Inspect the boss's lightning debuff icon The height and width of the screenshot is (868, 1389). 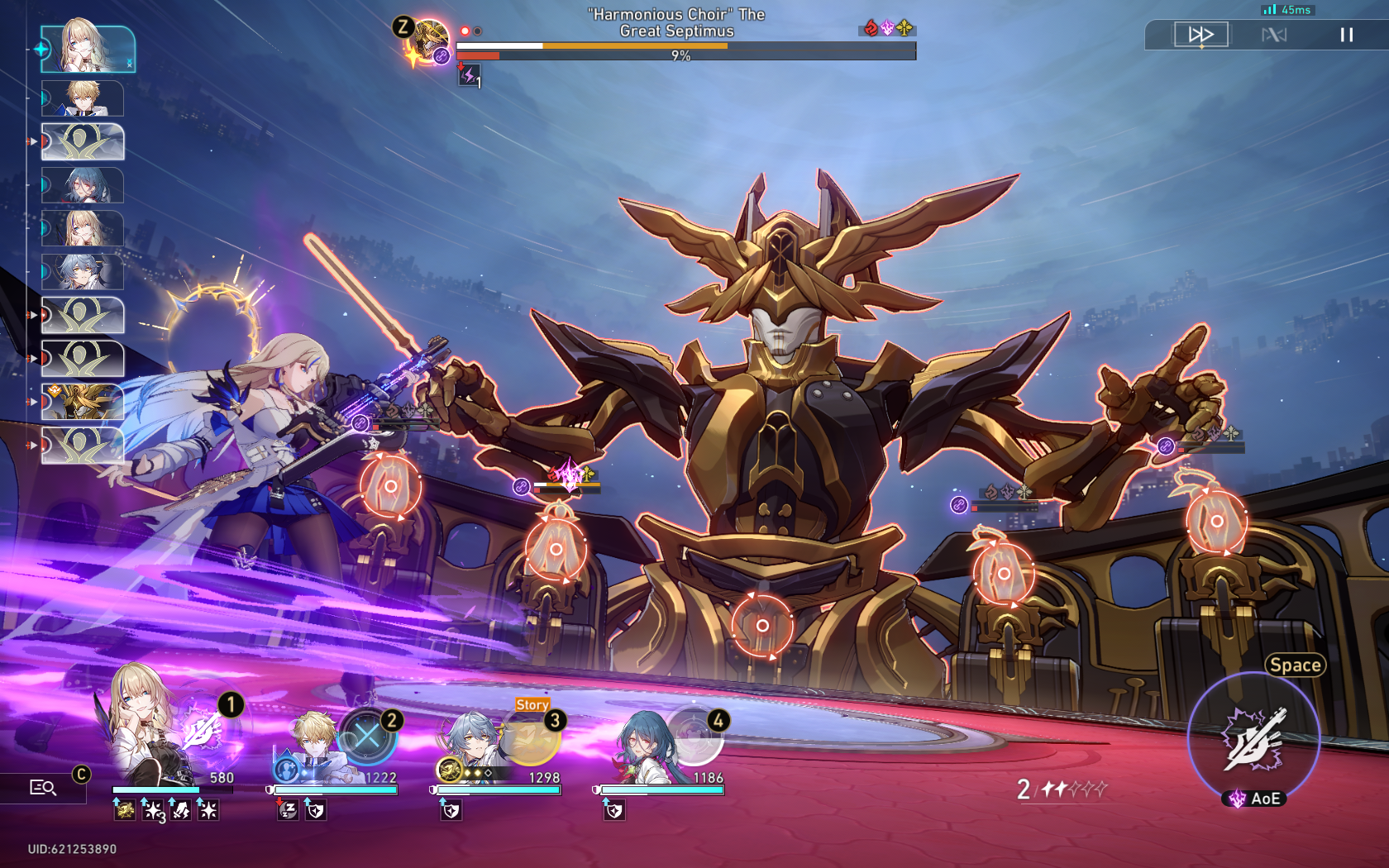click(469, 76)
